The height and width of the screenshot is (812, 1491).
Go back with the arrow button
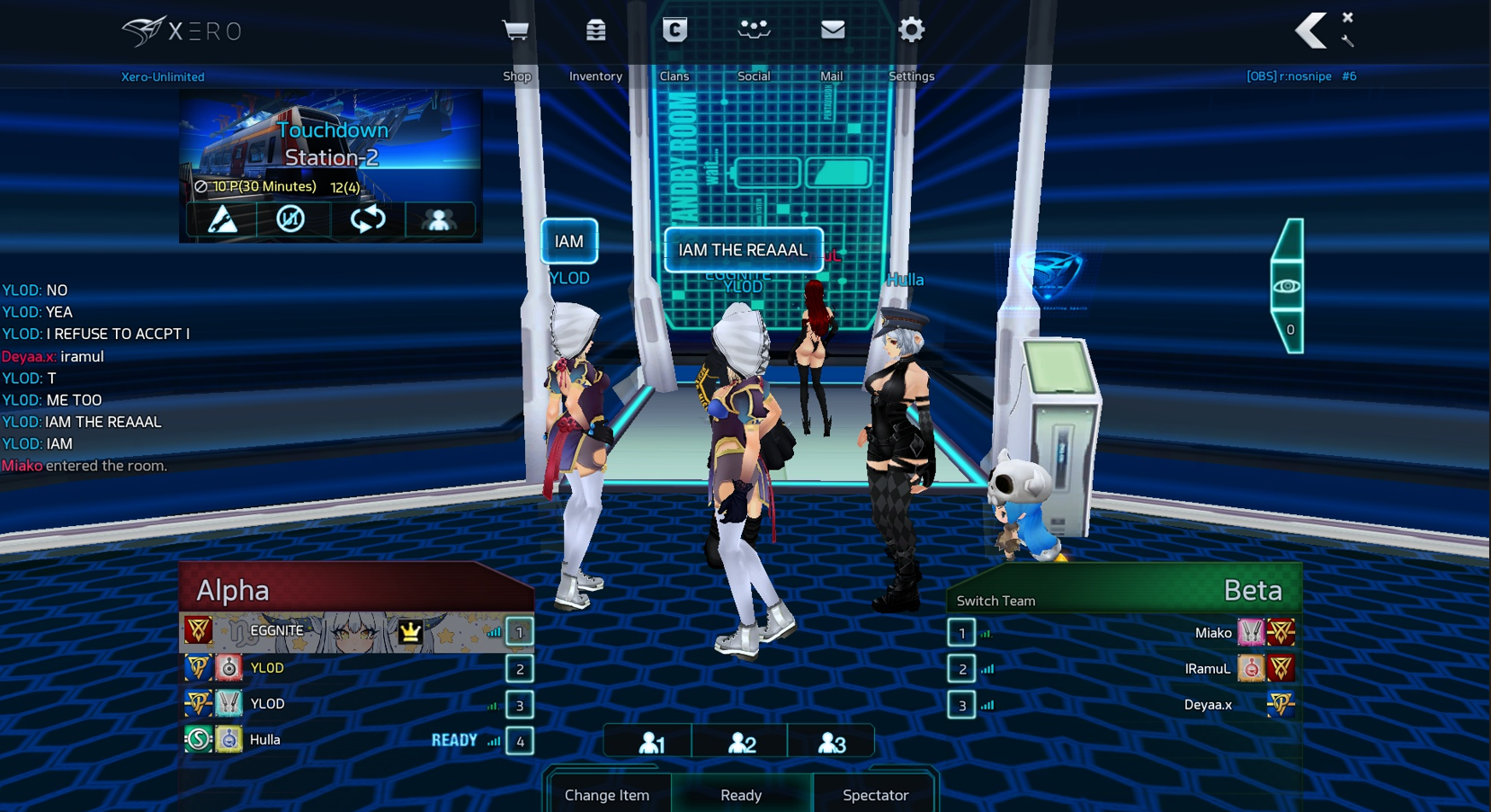point(1310,31)
